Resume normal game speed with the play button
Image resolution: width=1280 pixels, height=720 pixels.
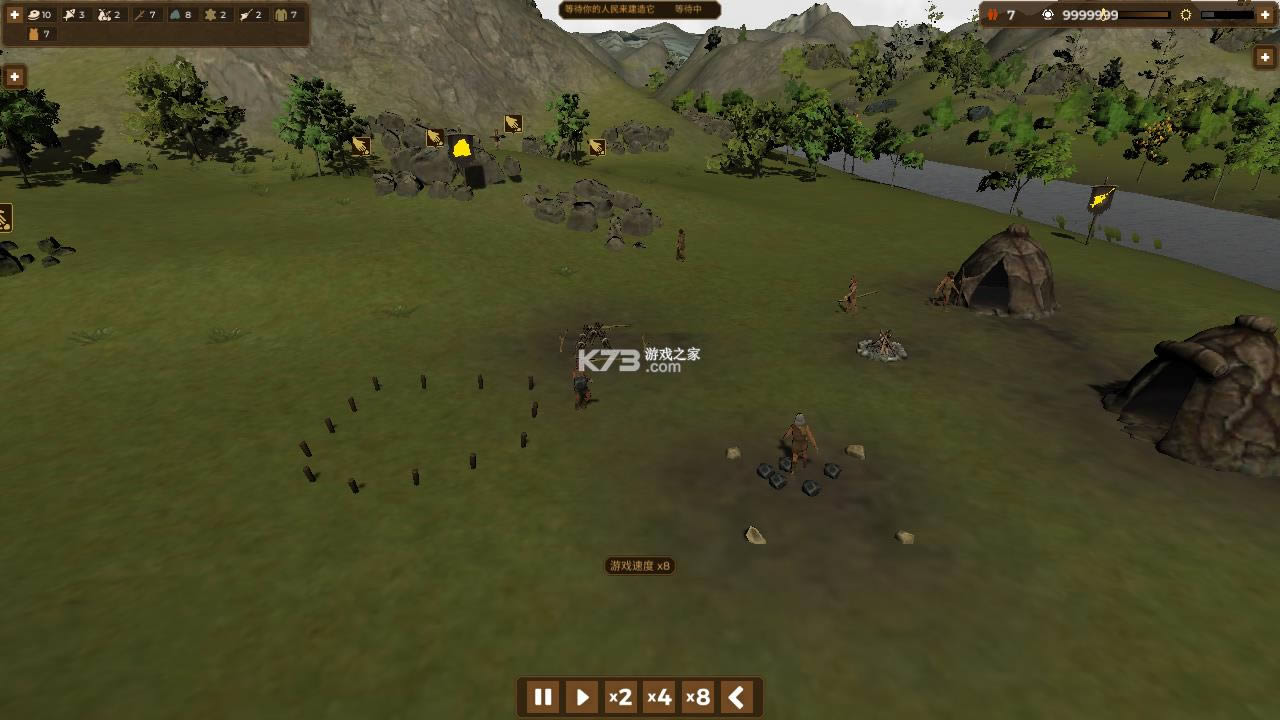tap(580, 698)
